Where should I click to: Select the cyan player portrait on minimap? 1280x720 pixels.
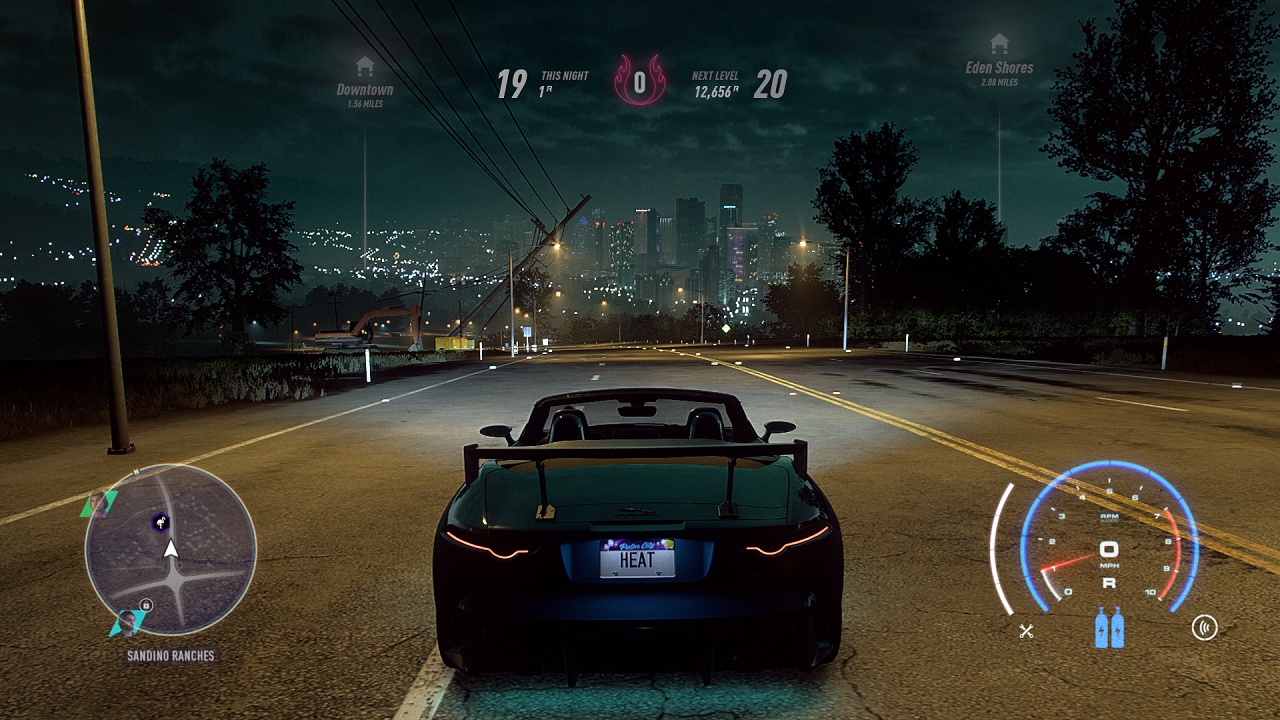point(127,622)
